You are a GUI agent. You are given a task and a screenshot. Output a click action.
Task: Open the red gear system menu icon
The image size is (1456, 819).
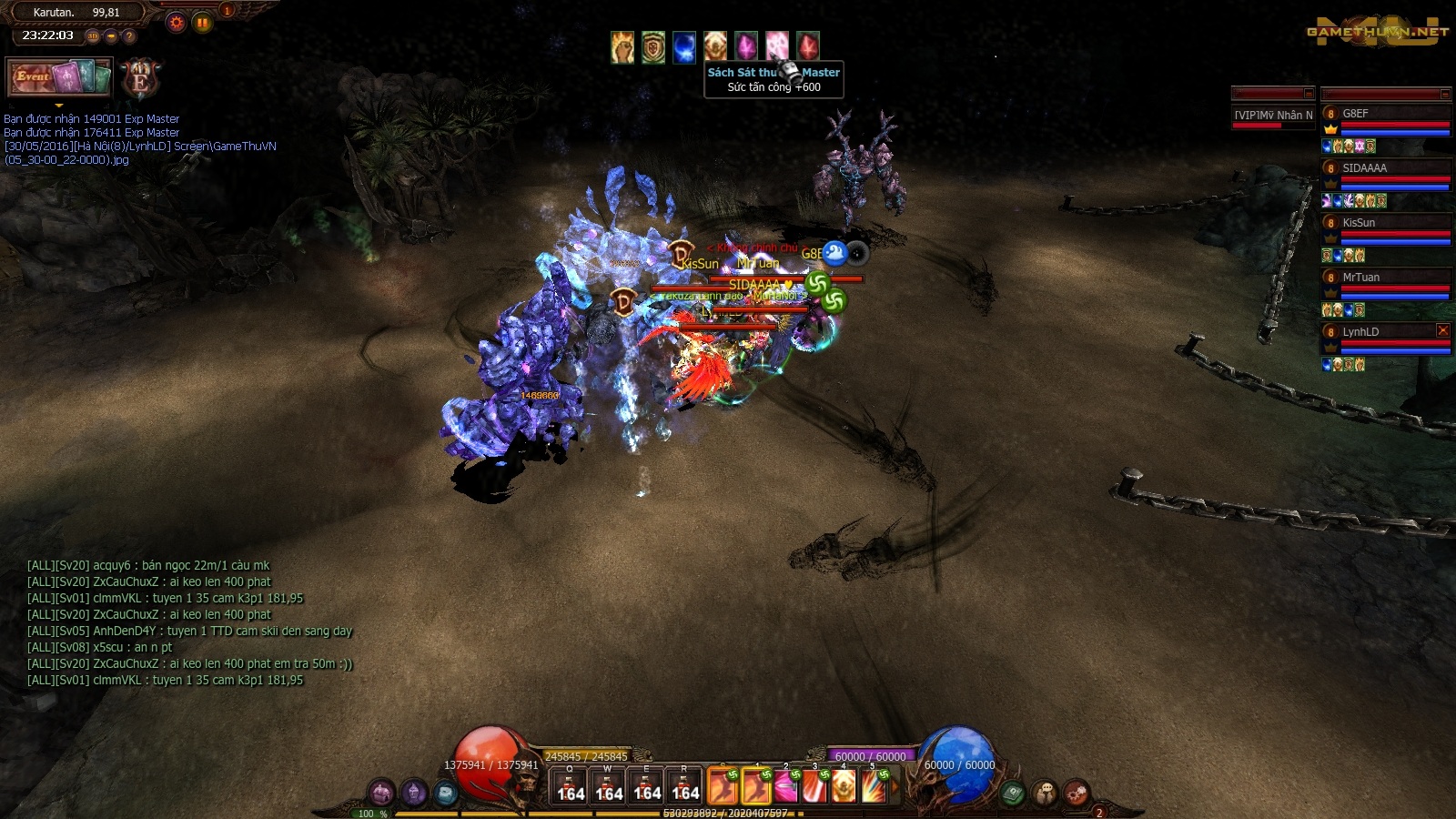click(x=1076, y=793)
